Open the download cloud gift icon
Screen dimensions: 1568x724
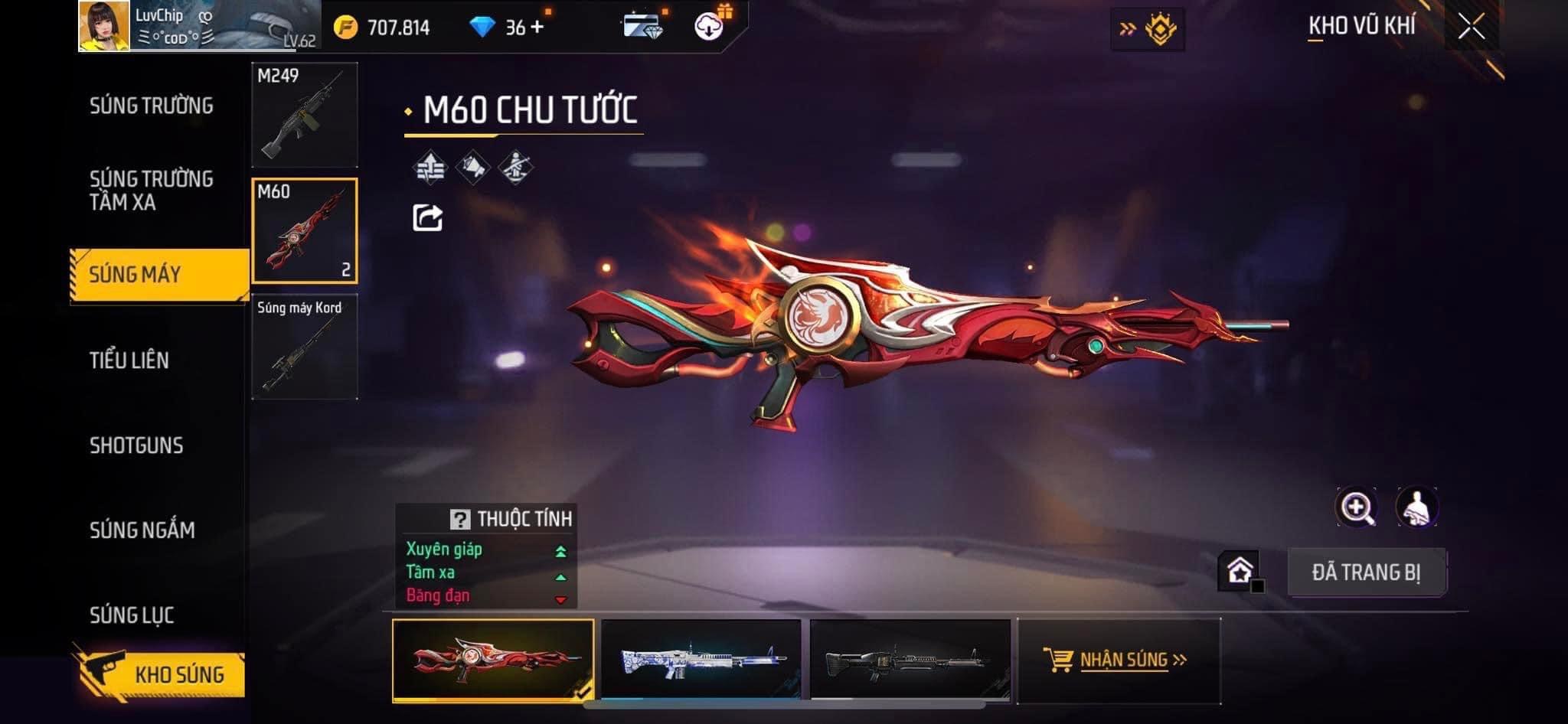(x=709, y=28)
